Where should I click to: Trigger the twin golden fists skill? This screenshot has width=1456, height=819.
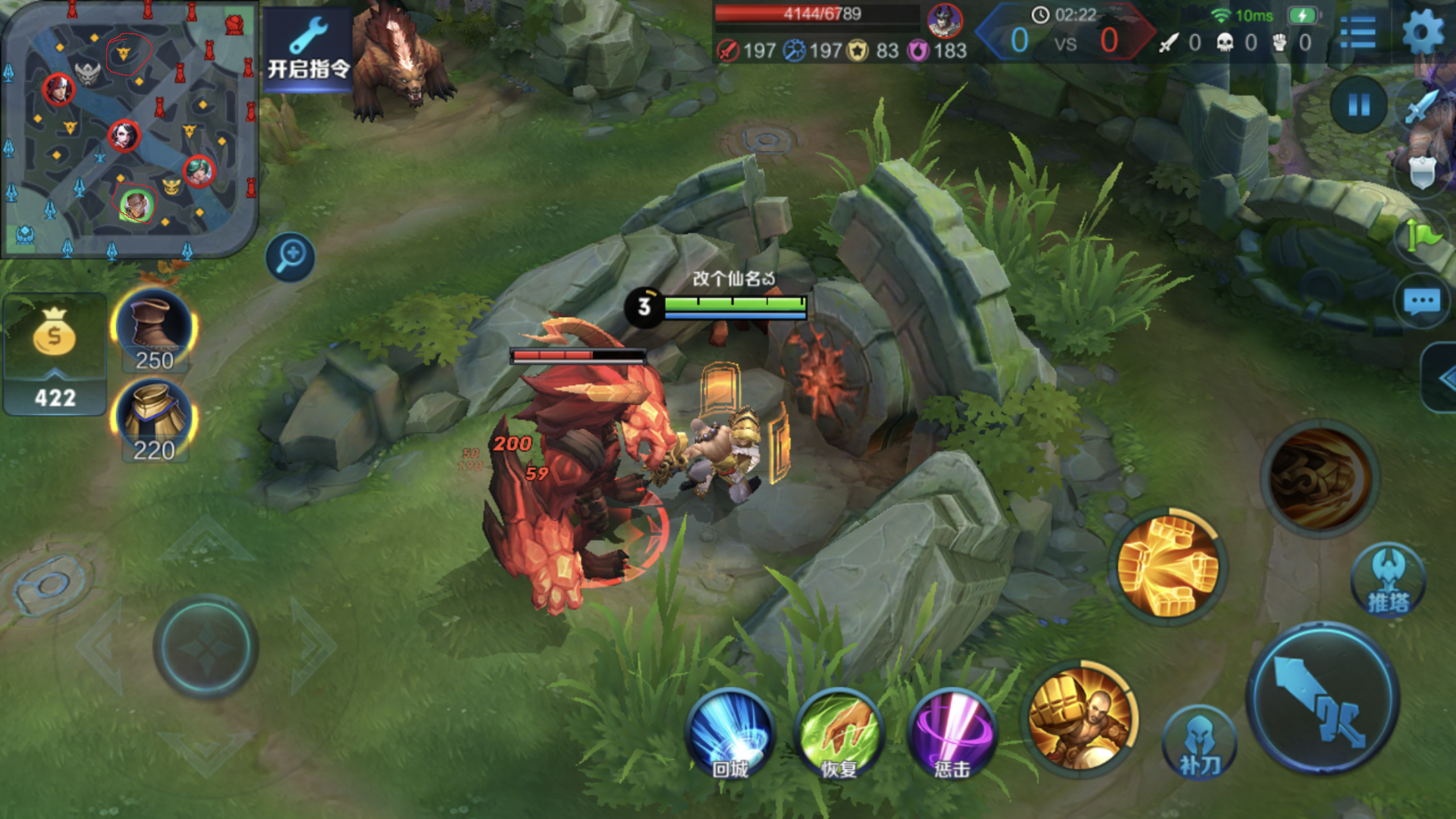(1168, 566)
